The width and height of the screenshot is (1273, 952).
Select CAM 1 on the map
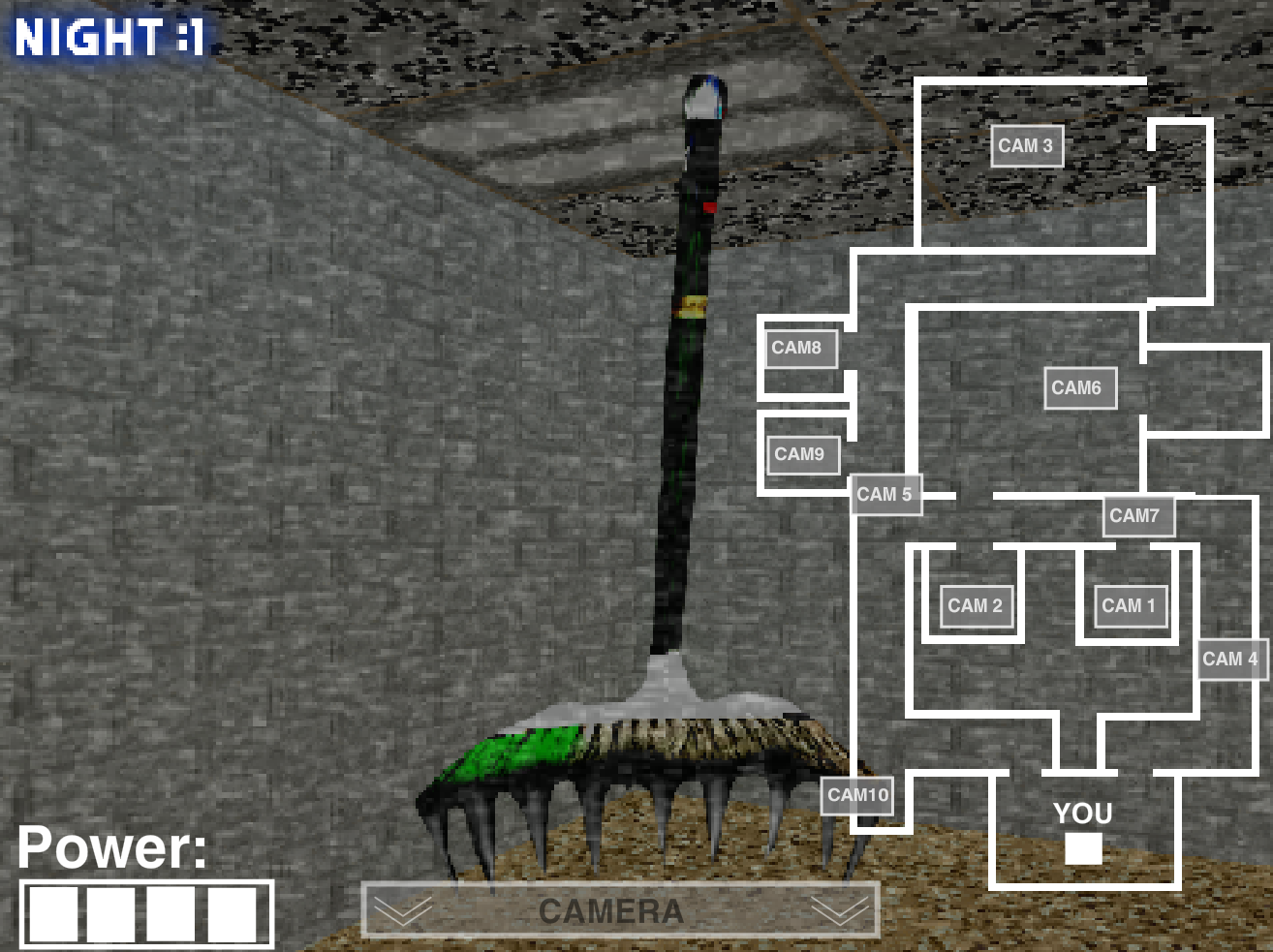coord(1128,606)
